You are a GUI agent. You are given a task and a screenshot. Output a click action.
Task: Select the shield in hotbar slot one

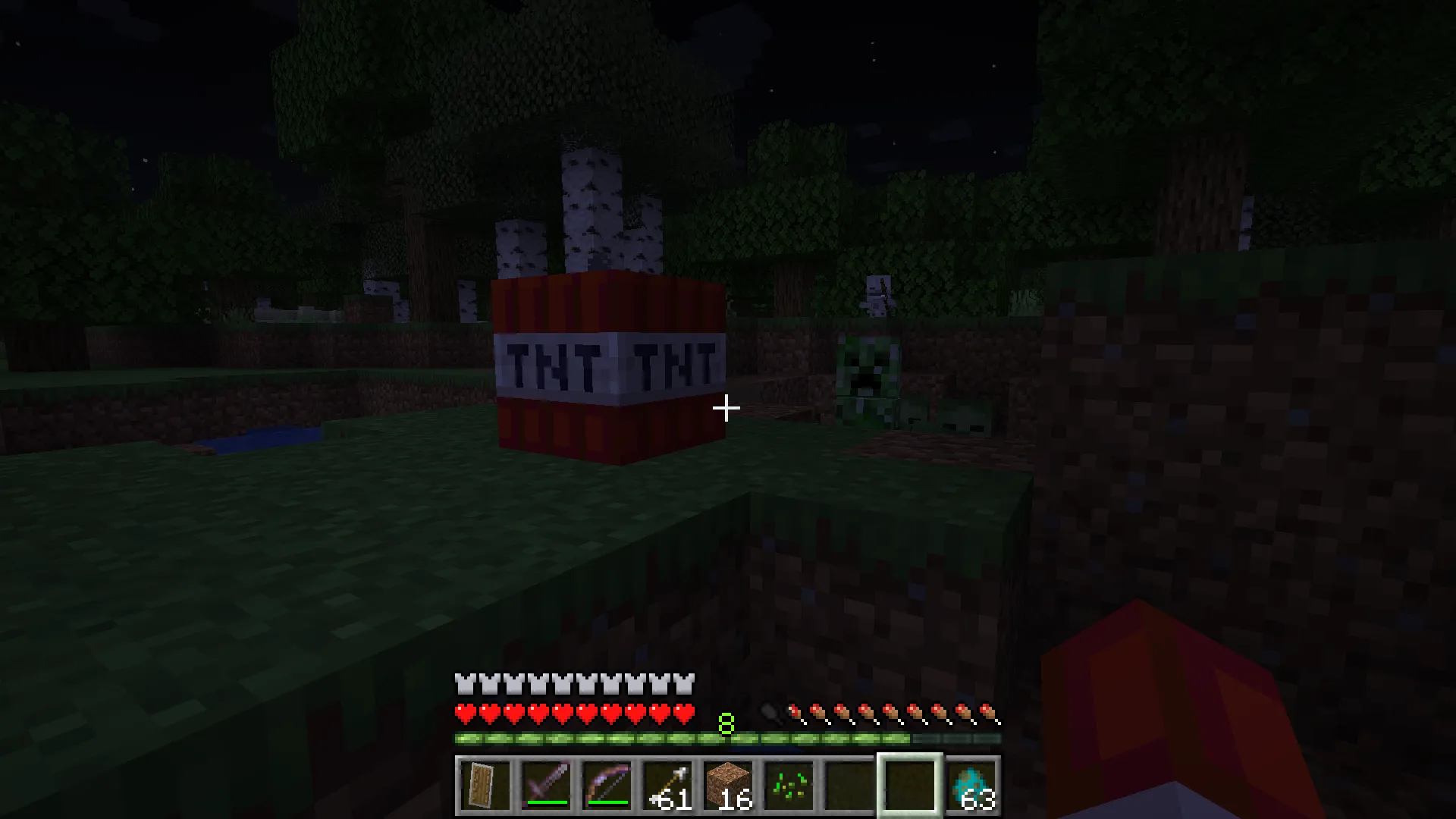click(x=484, y=781)
